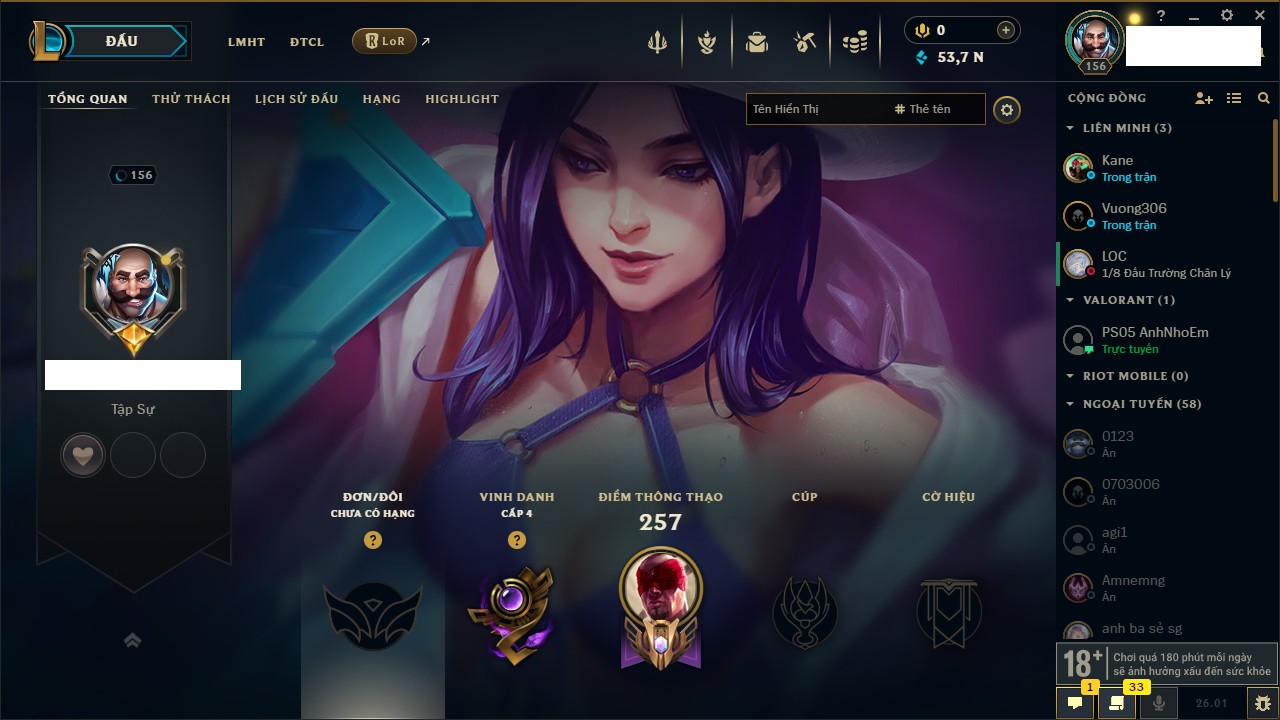Add RP with the plus button
This screenshot has width=1280, height=720.
(1006, 30)
